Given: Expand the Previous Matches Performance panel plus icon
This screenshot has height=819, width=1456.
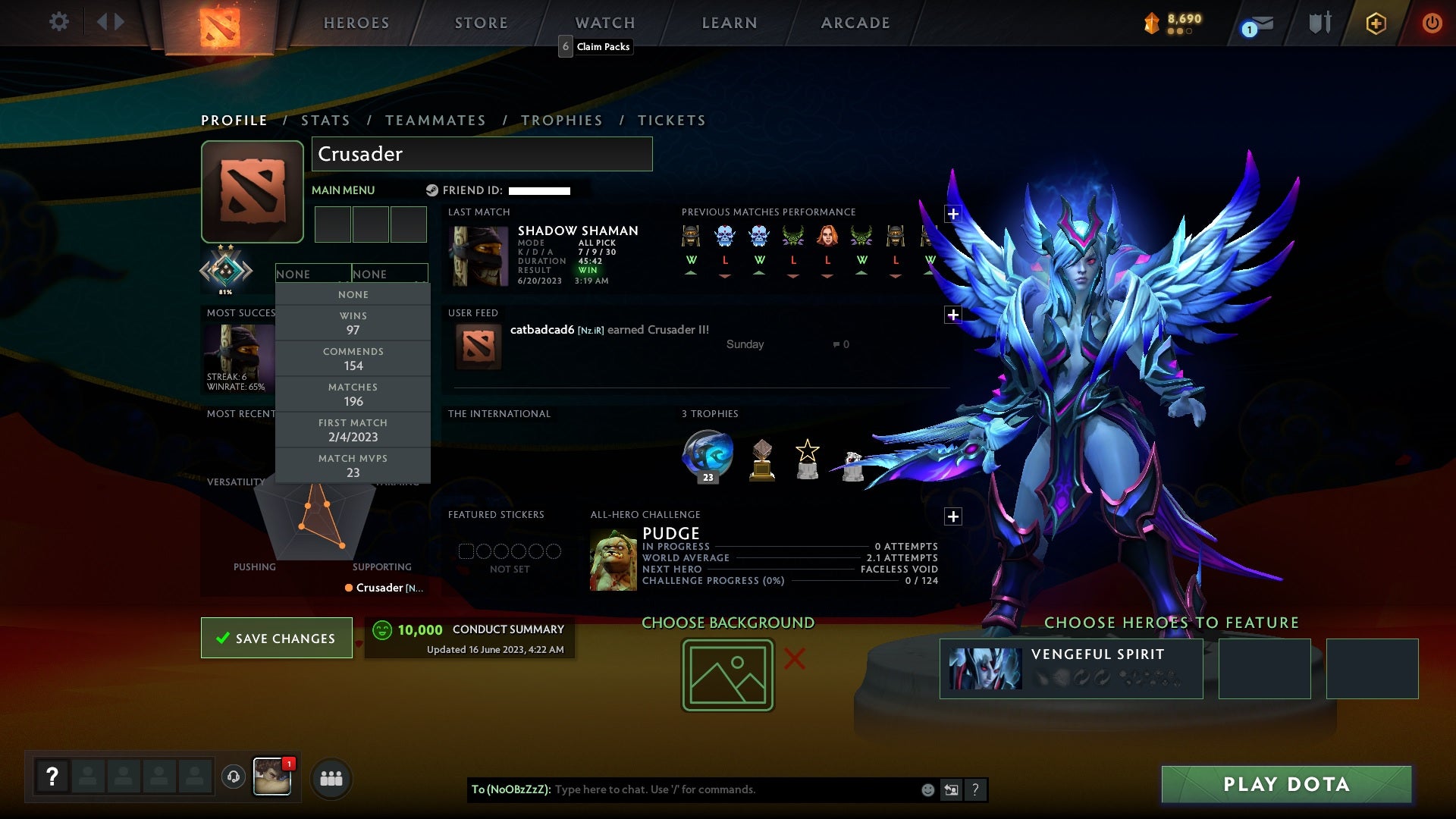Looking at the screenshot, I should coord(953,215).
